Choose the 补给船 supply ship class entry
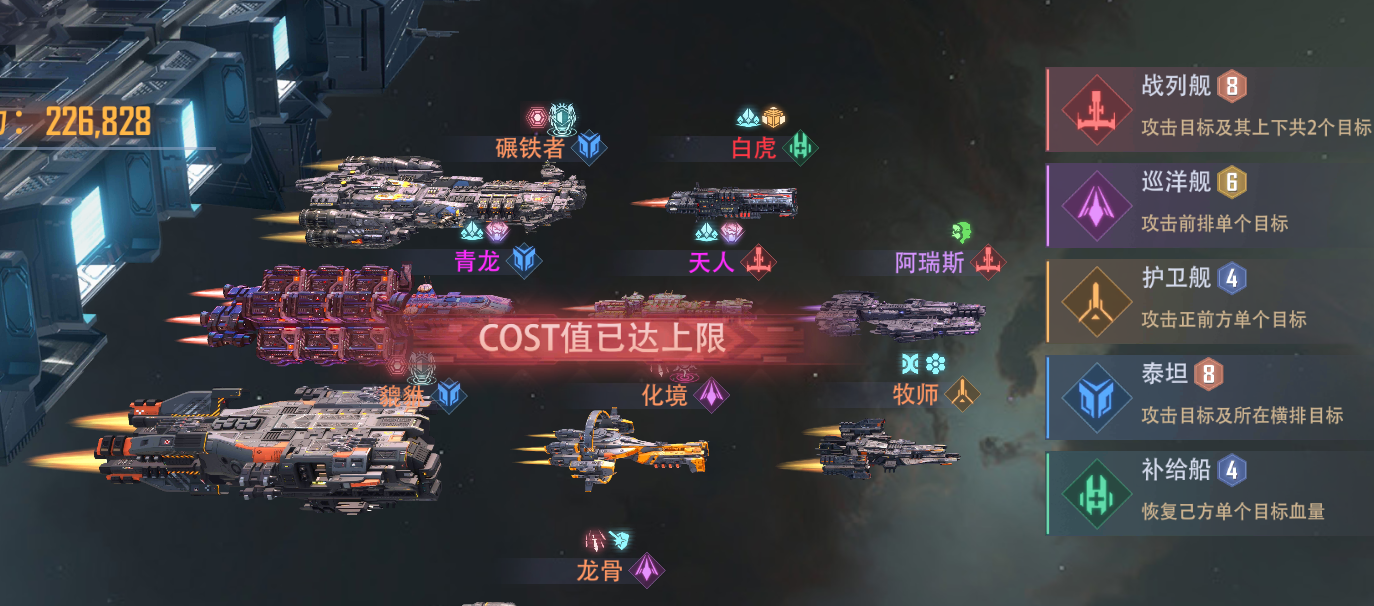Image resolution: width=1374 pixels, height=606 pixels. pyautogui.click(x=1210, y=493)
